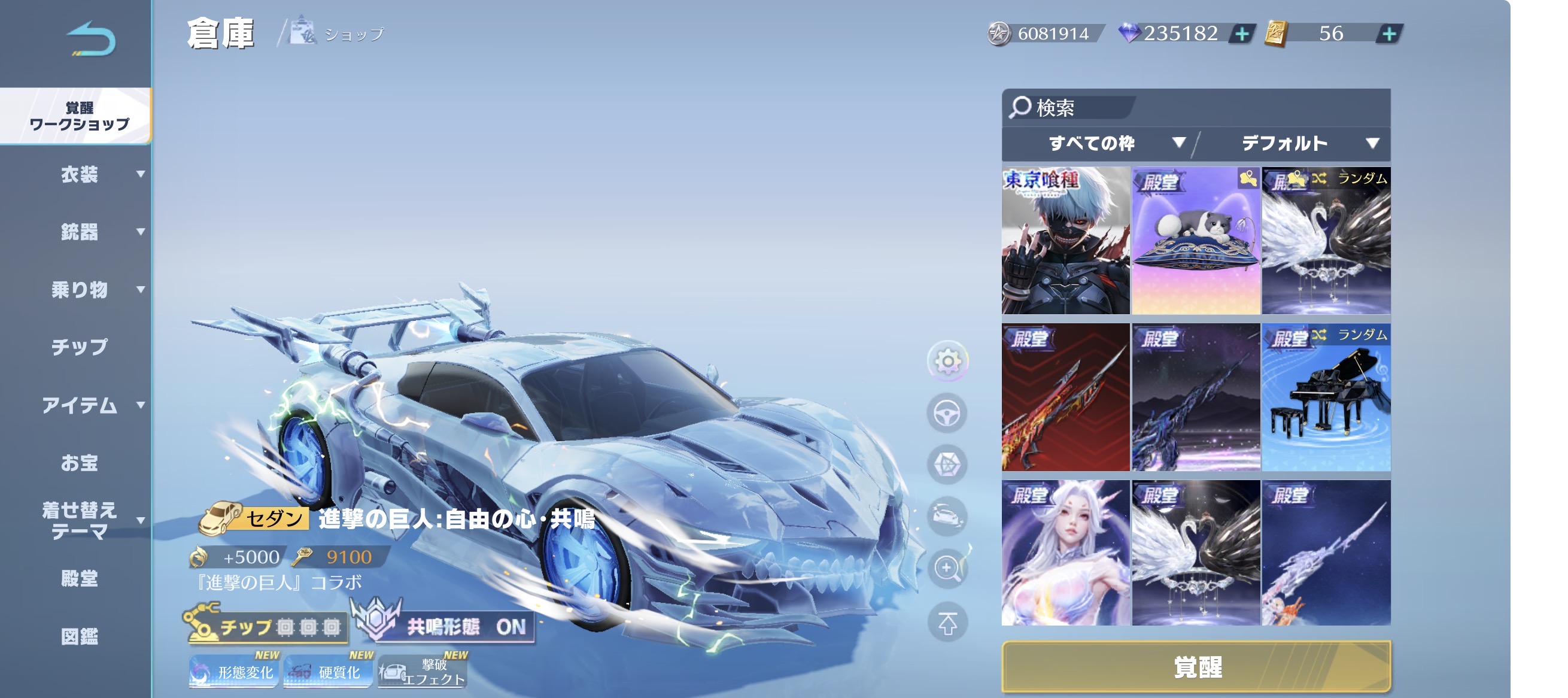Viewport: 1568px width, 698px height.
Task: Add more diamonds with the plus button
Action: pyautogui.click(x=1241, y=34)
